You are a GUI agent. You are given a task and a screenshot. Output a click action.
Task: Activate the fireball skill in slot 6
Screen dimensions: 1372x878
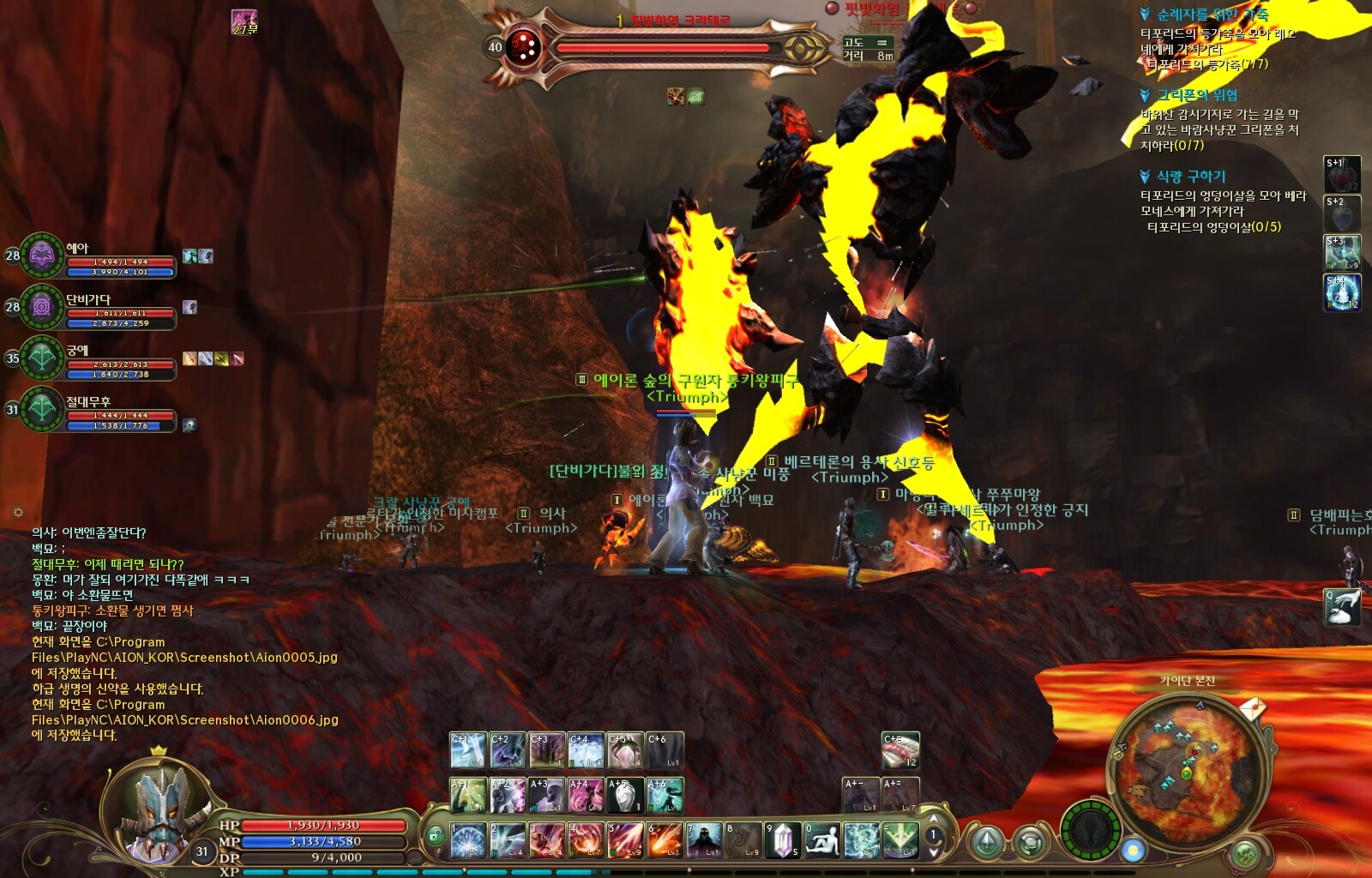pyautogui.click(x=665, y=840)
